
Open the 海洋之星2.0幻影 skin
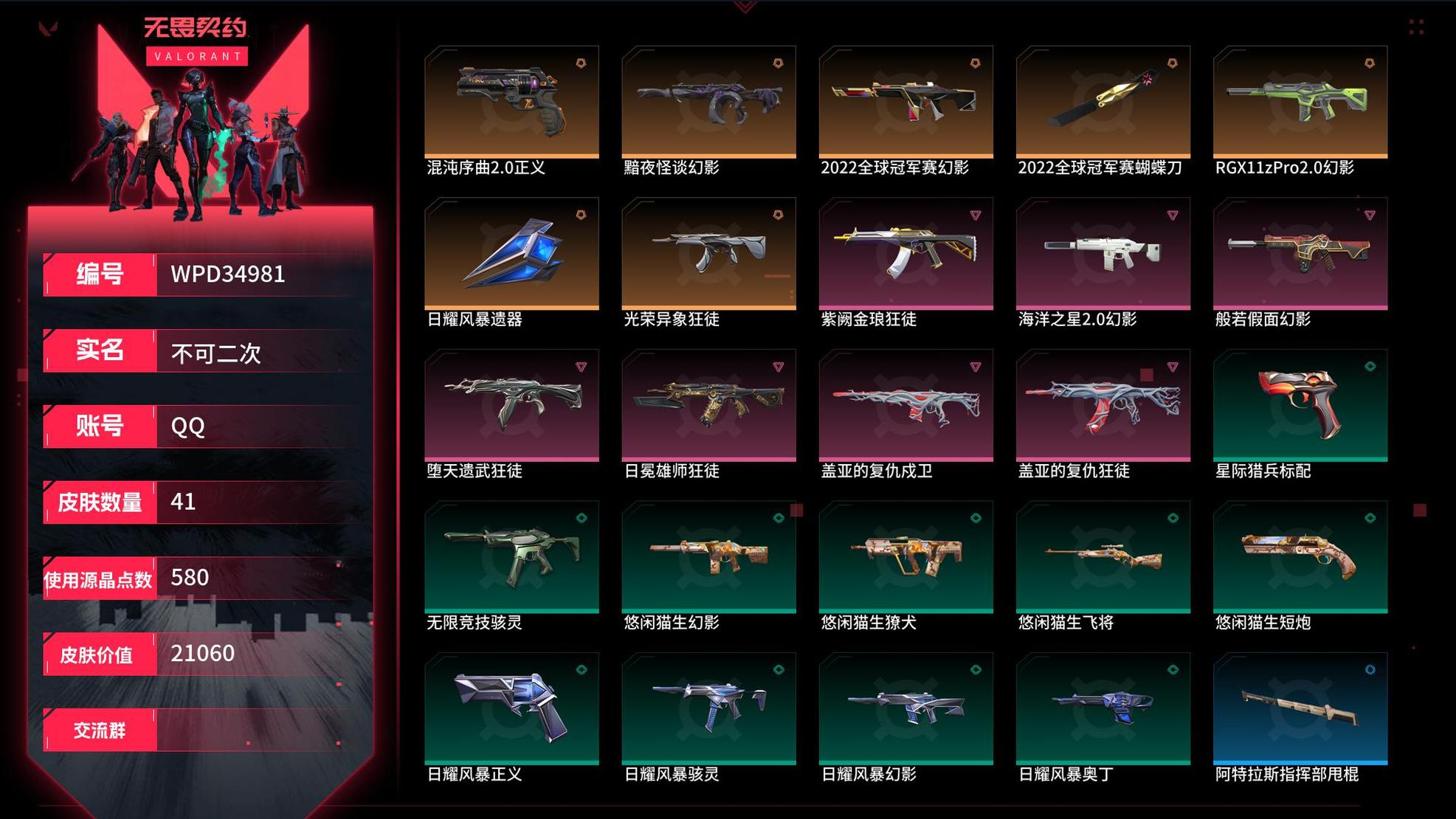[x=1103, y=253]
